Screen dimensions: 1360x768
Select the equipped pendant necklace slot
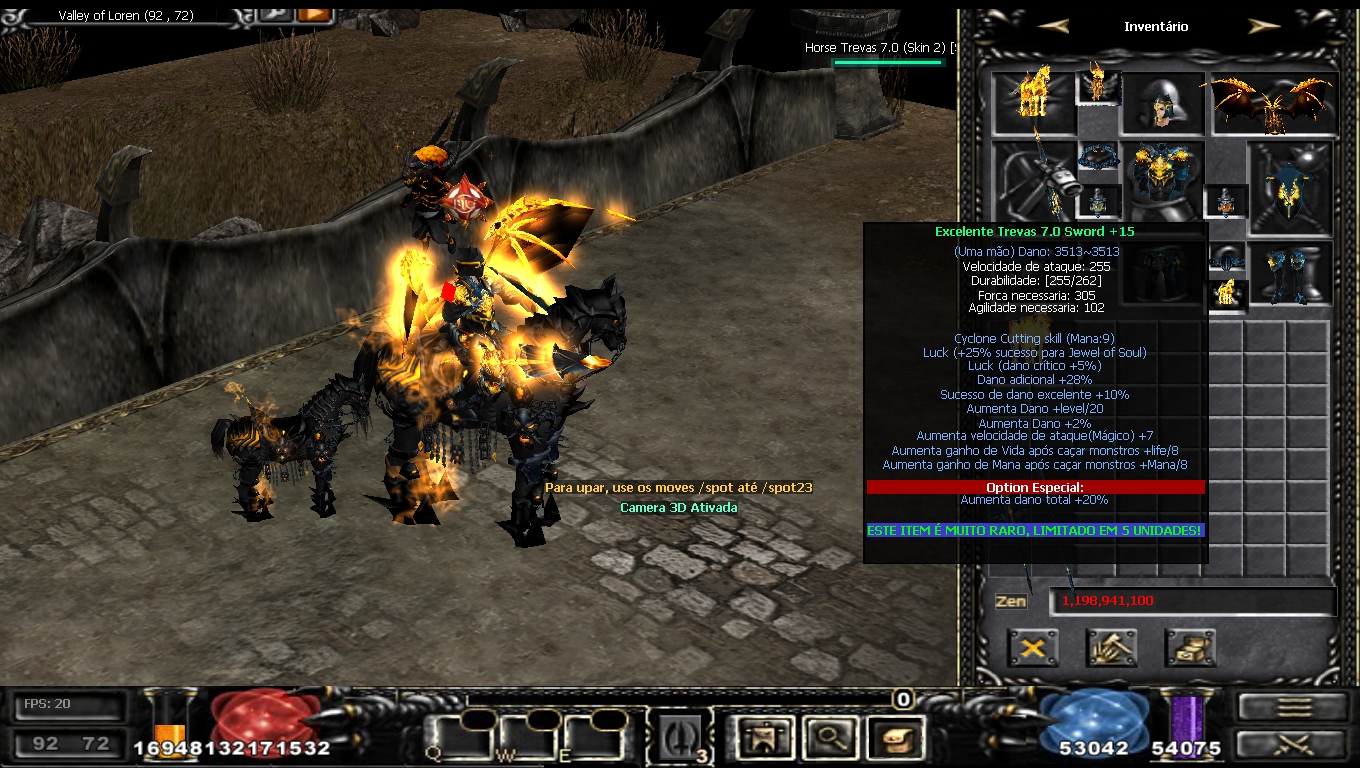tap(1097, 157)
